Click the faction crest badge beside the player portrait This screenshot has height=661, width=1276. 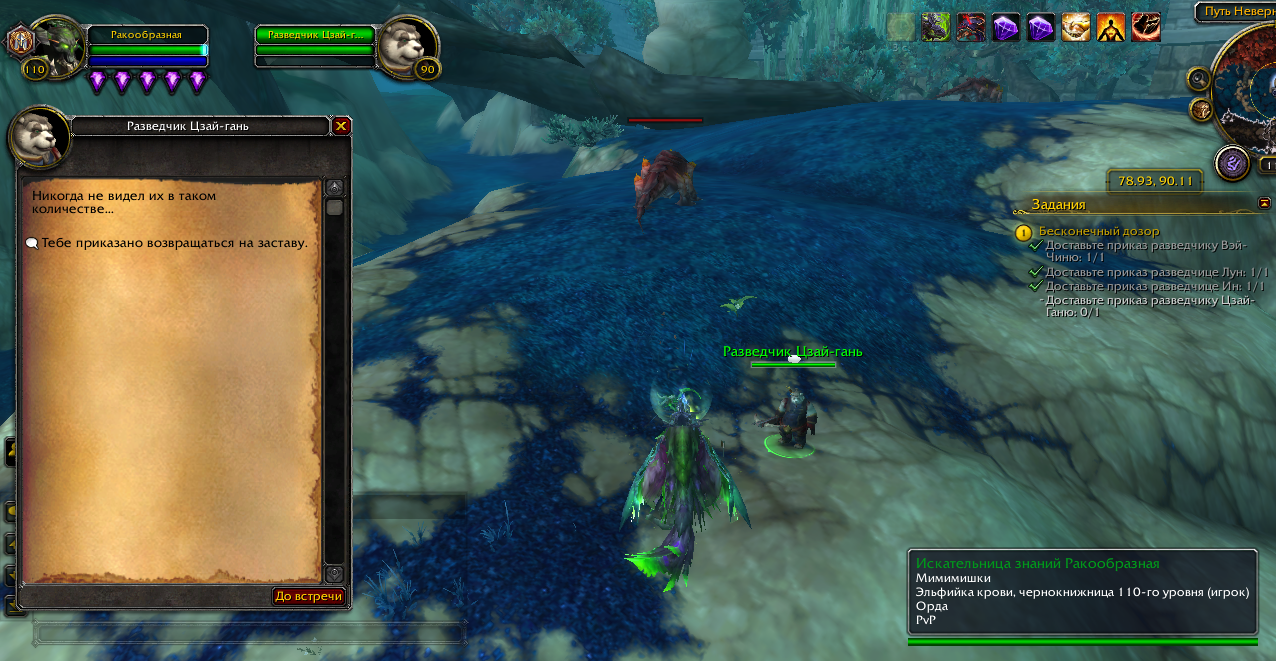coord(20,42)
